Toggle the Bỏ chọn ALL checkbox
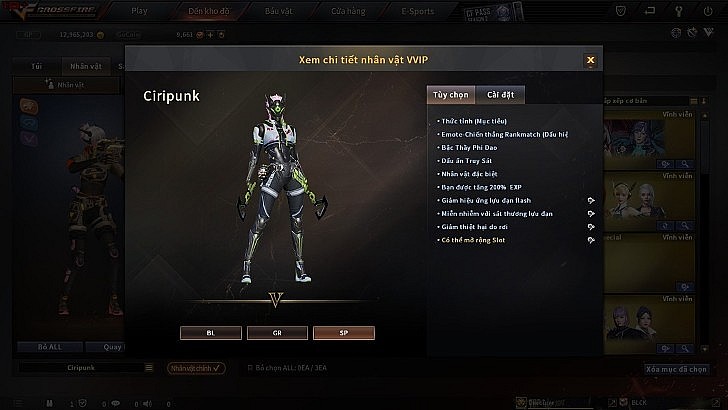The width and height of the screenshot is (728, 410). 250,368
